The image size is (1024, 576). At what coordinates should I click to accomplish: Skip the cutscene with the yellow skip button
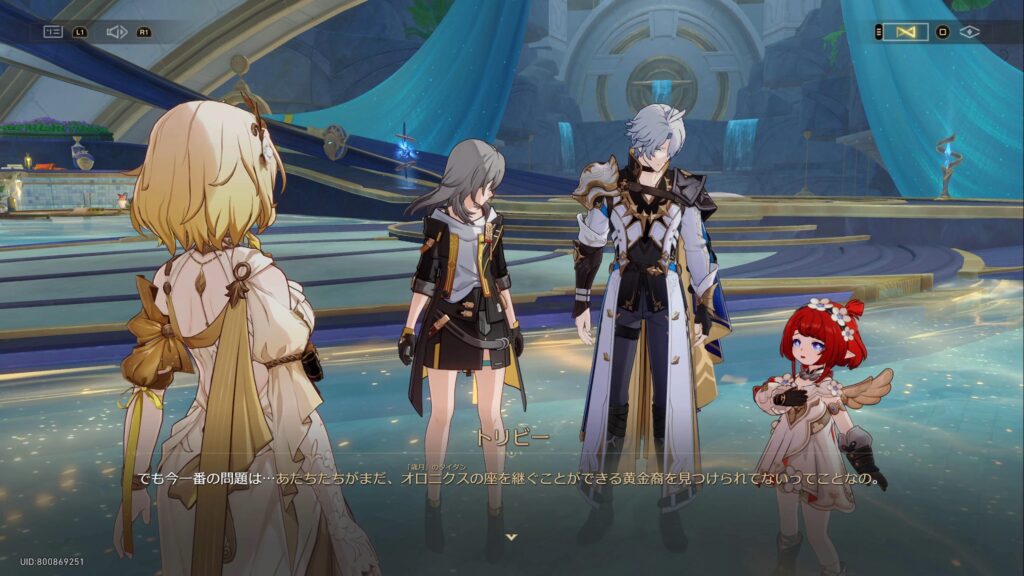(x=906, y=32)
